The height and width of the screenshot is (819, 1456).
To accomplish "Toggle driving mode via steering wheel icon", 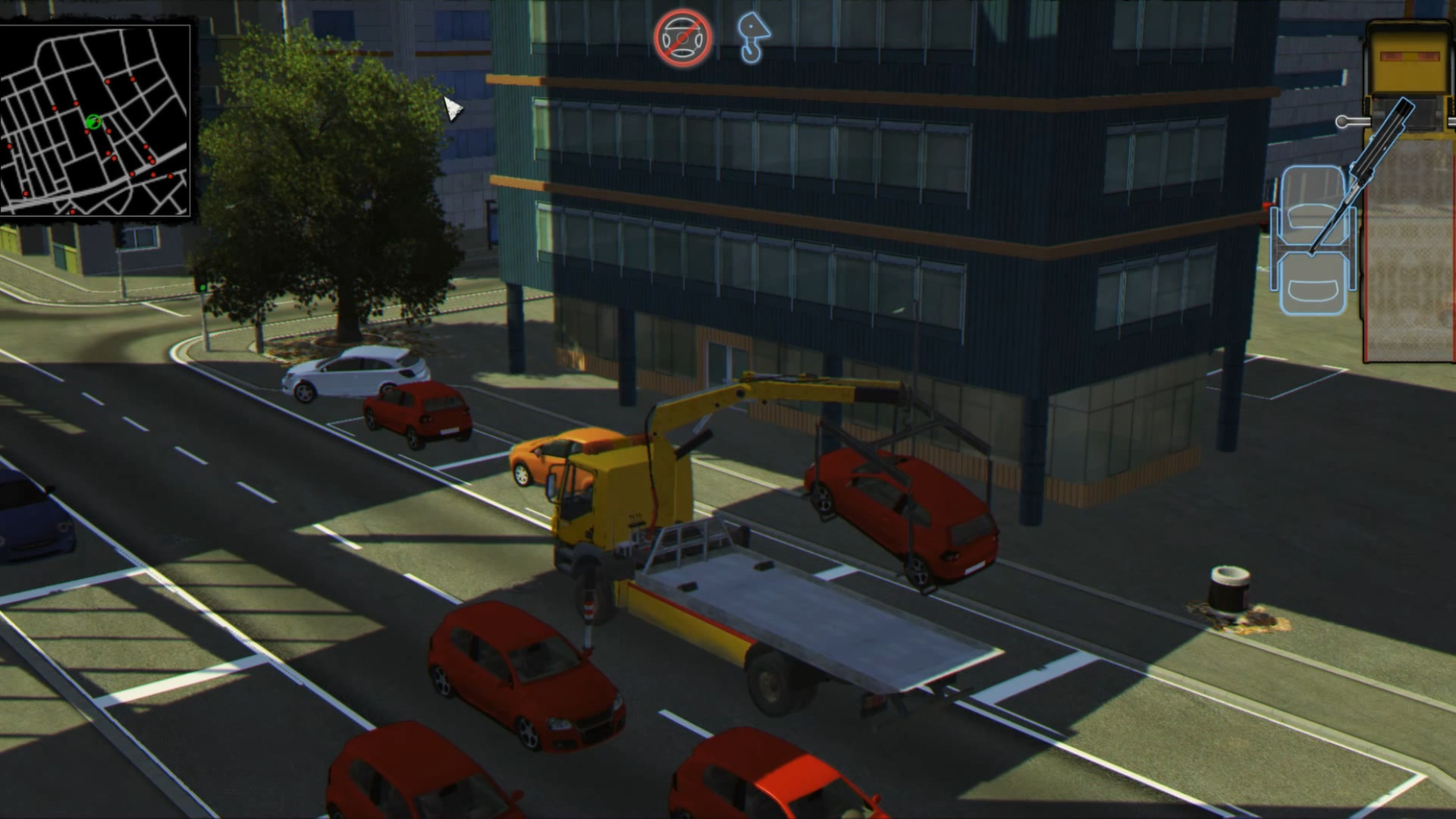I will (682, 36).
